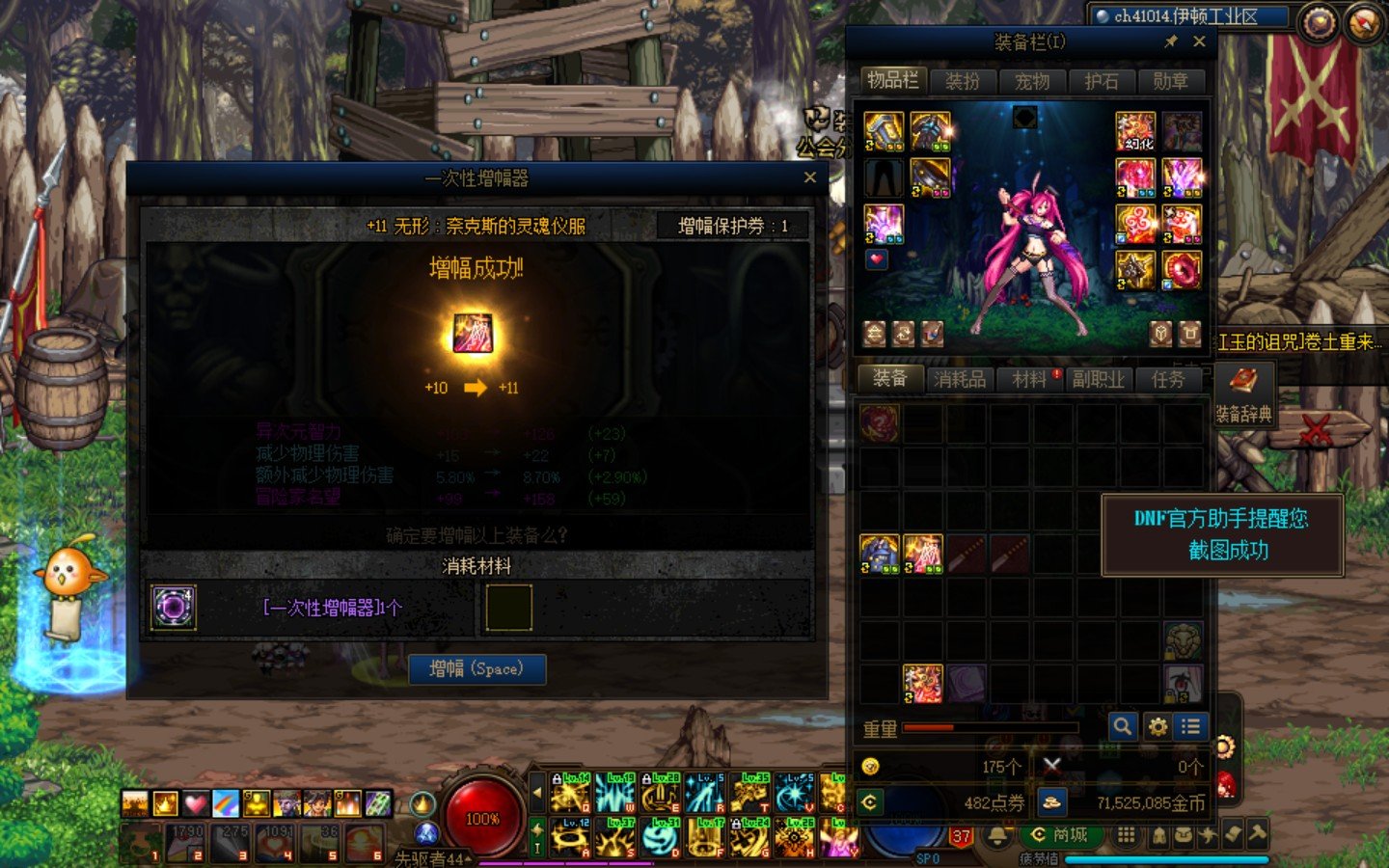
Task: Select the 副职业 inventory tab
Action: (1099, 379)
